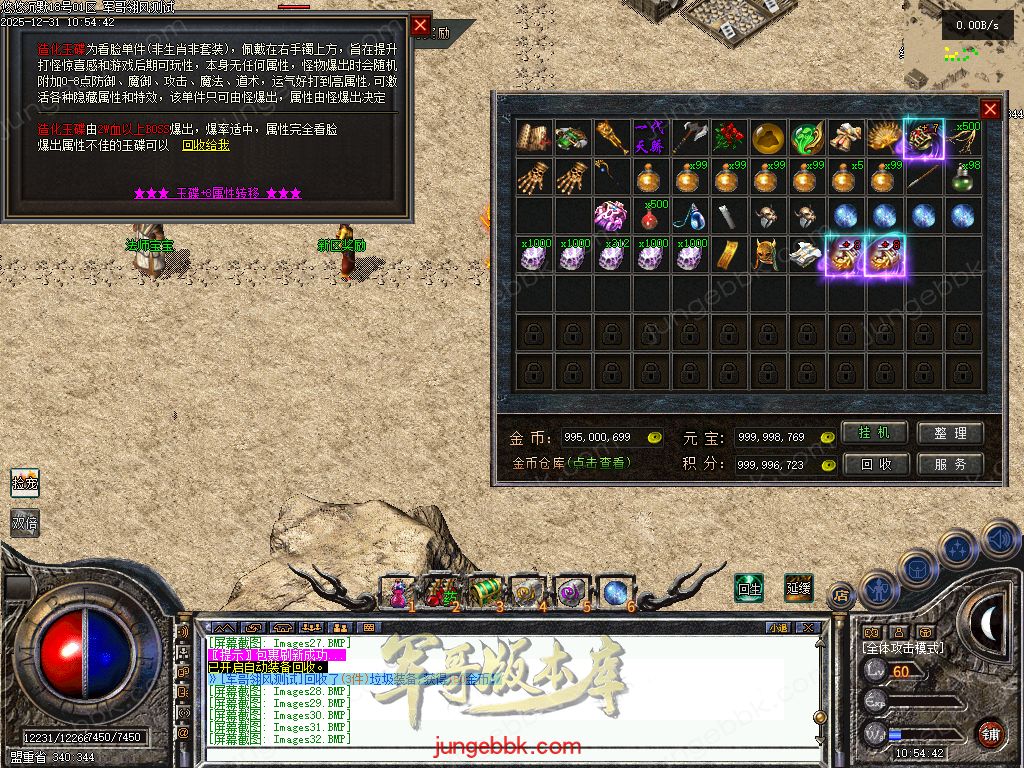Screen dimensions: 1024x768
Task: Select the battle axe item slot
Action: point(691,138)
